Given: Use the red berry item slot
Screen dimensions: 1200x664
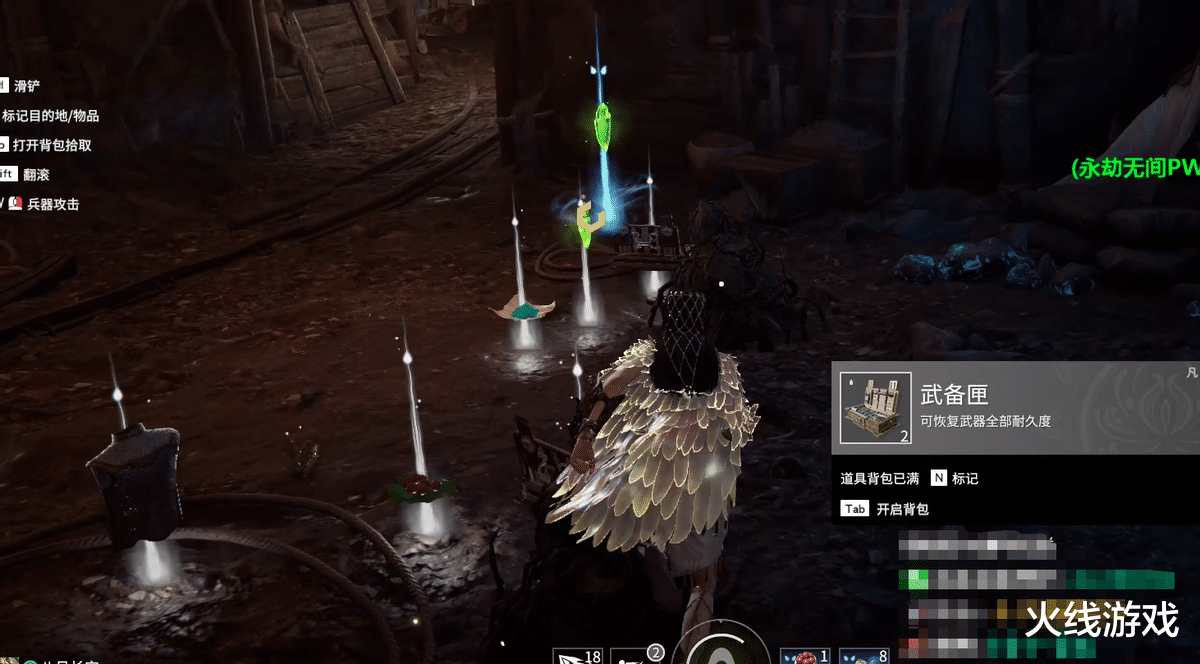Looking at the screenshot, I should pyautogui.click(x=805, y=656).
